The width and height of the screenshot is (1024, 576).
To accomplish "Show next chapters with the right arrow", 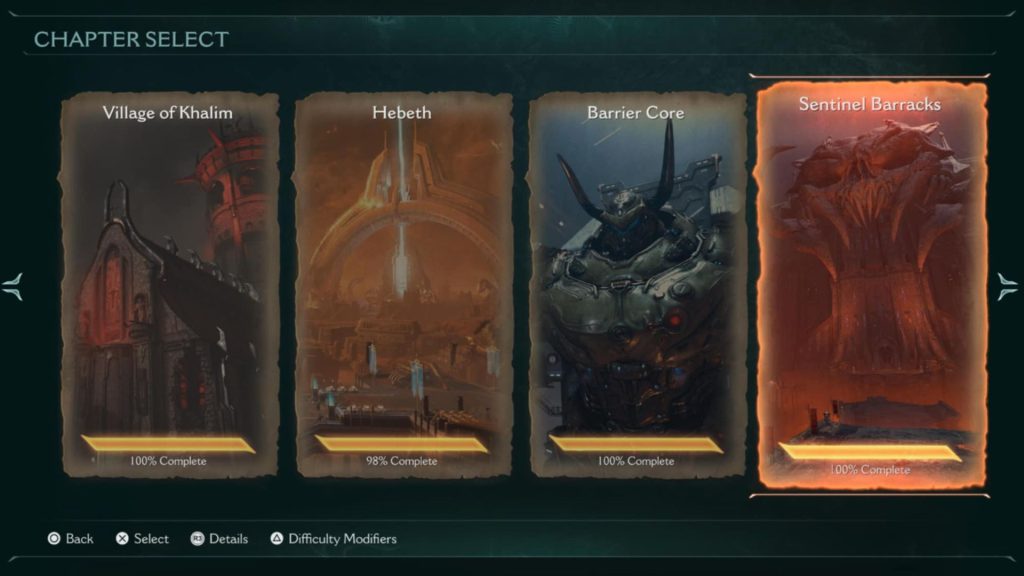I will point(1007,287).
